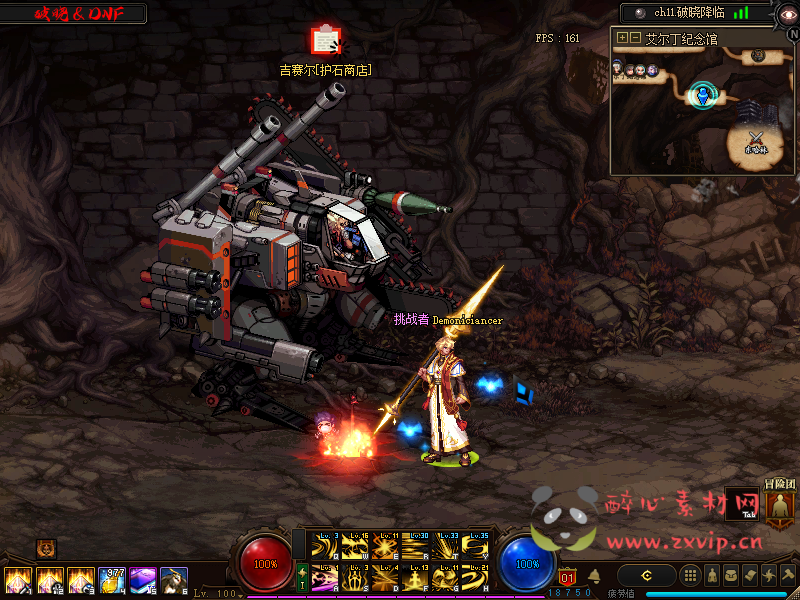Click the bell notification icon

[594, 576]
